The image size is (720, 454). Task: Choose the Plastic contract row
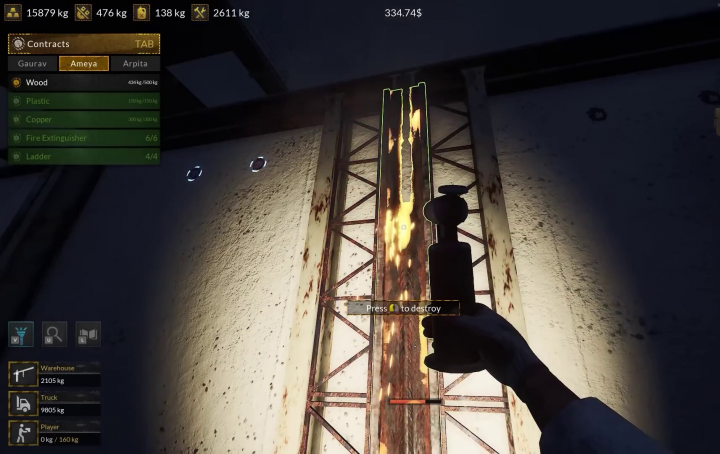coord(84,101)
